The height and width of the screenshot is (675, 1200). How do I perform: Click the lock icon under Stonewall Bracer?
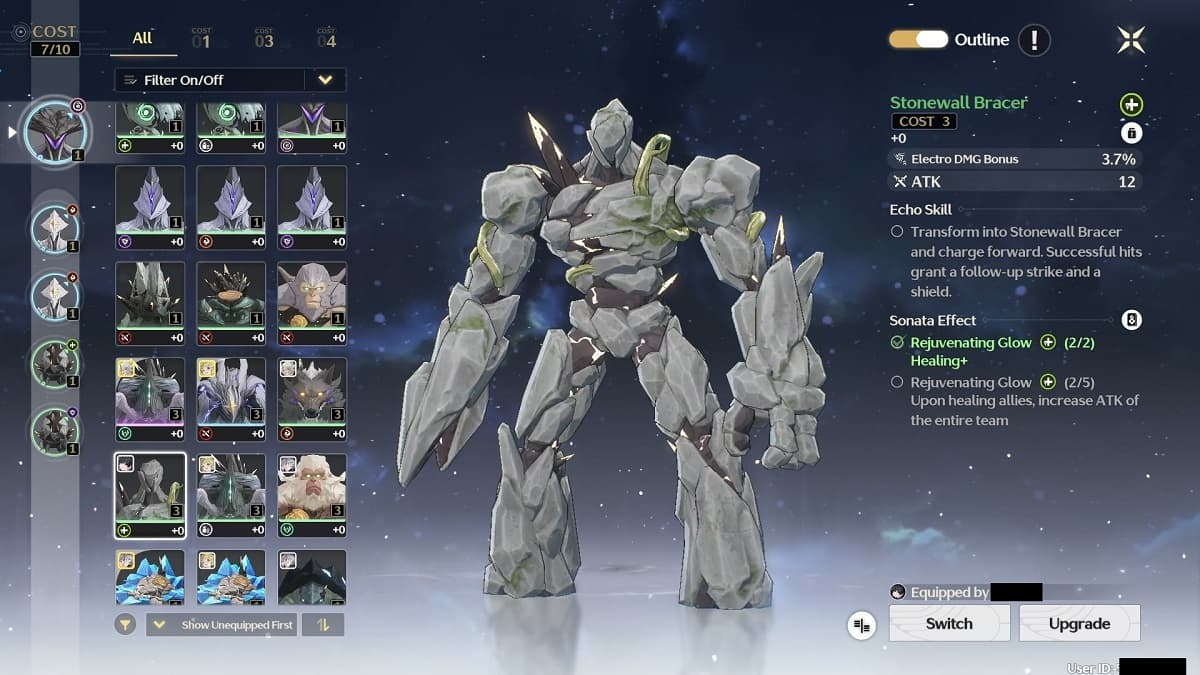click(1131, 132)
